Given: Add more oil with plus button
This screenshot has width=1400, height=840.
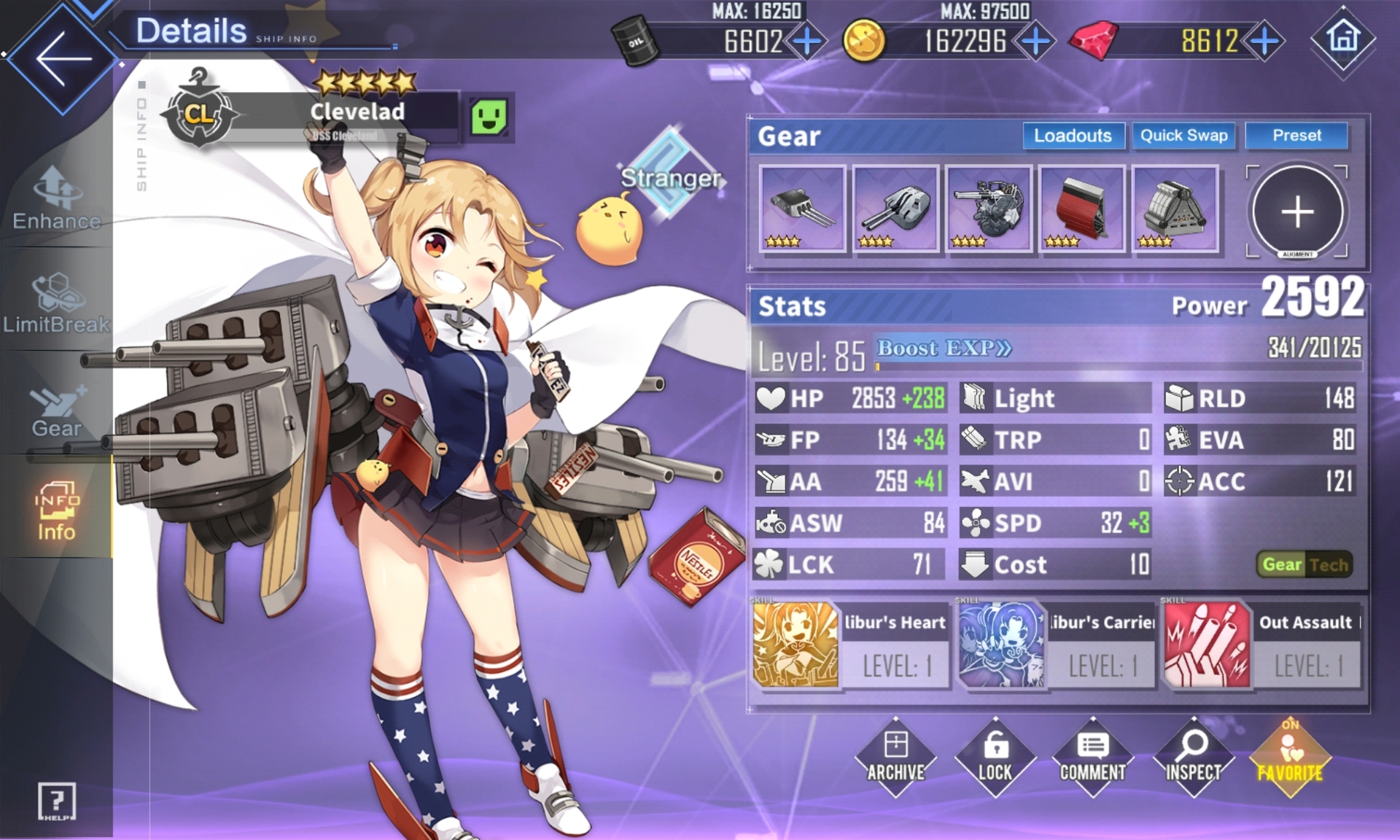Looking at the screenshot, I should pyautogui.click(x=807, y=42).
